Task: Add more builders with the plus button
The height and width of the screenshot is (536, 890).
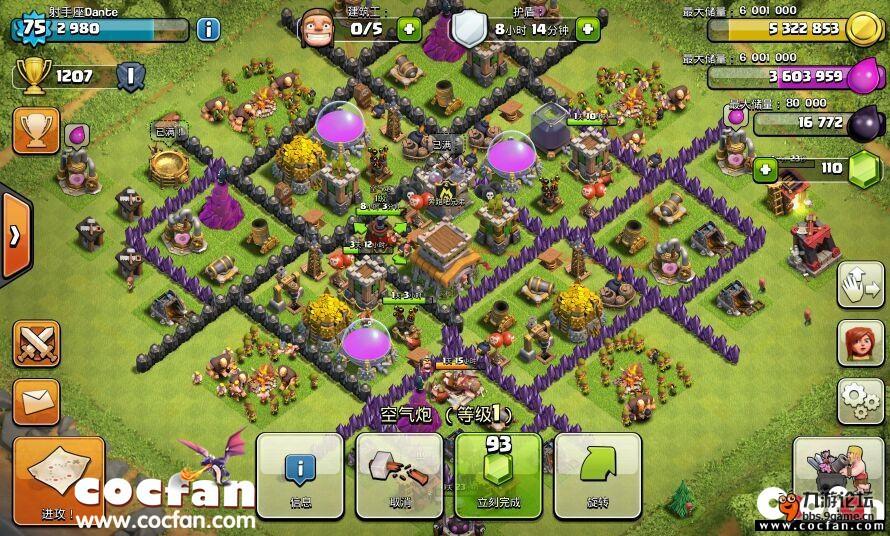Action: click(408, 28)
